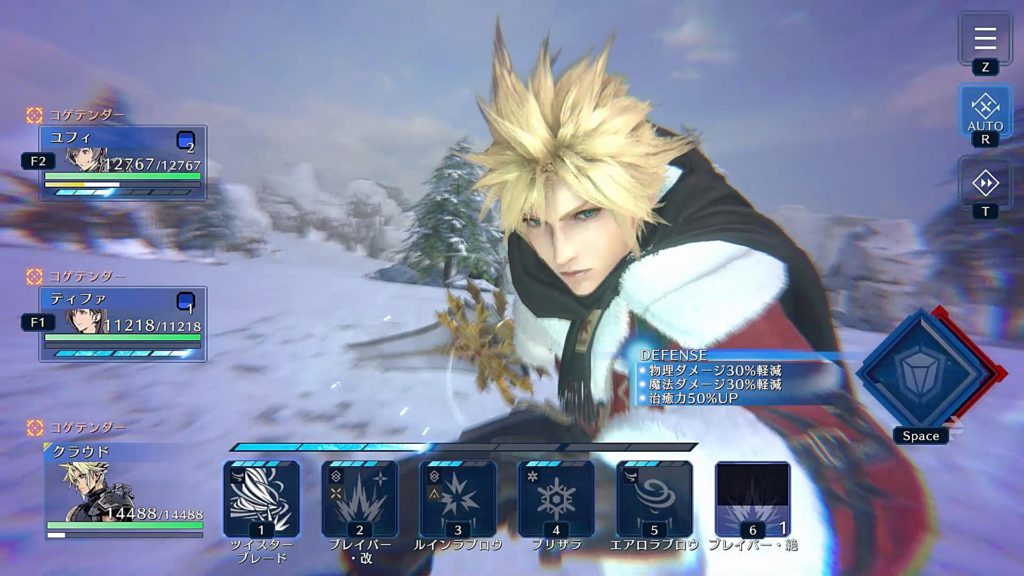Select Tifa's party status panel
1024x576 pixels.
122,324
